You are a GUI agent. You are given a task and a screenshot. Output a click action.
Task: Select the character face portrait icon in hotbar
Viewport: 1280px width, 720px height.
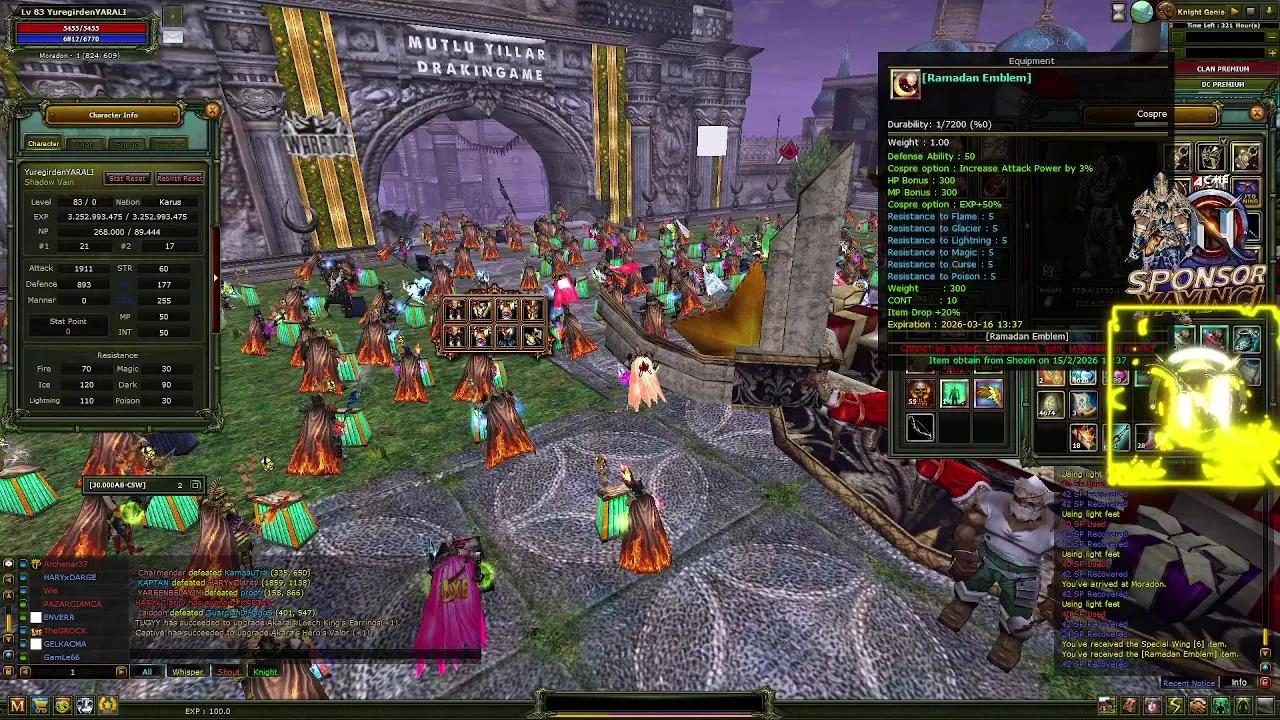(1152, 705)
